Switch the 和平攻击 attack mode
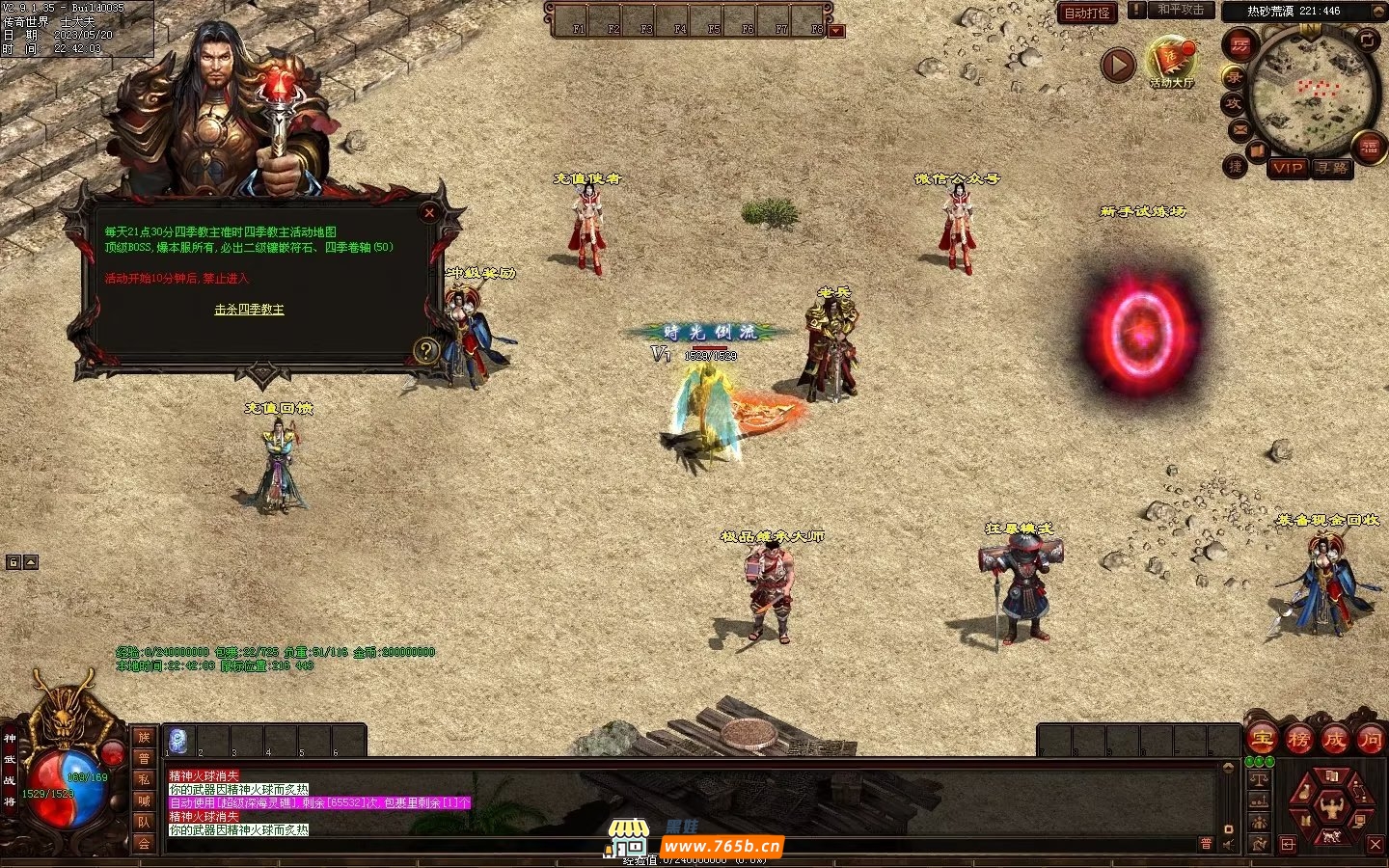Viewport: 1389px width, 868px height. coord(1180,10)
